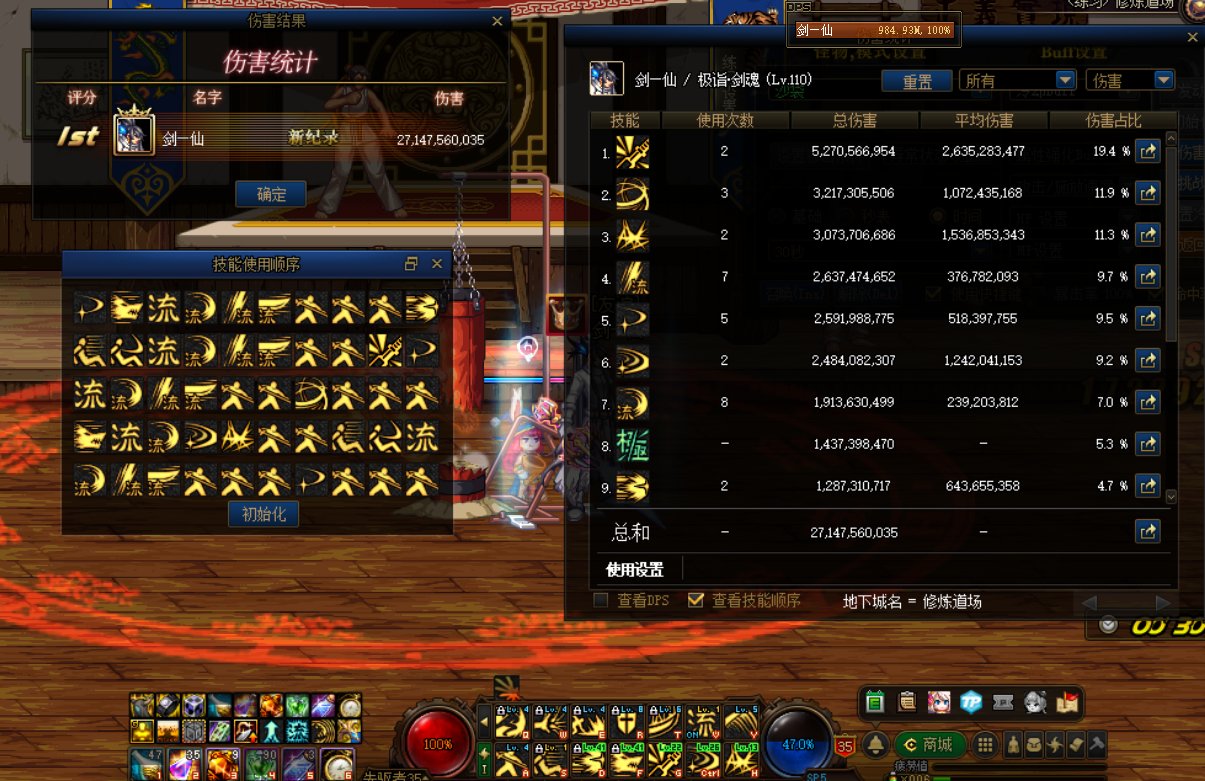This screenshot has height=781, width=1205.
Task: Close the 技能使用顺序 panel
Action: pos(437,264)
